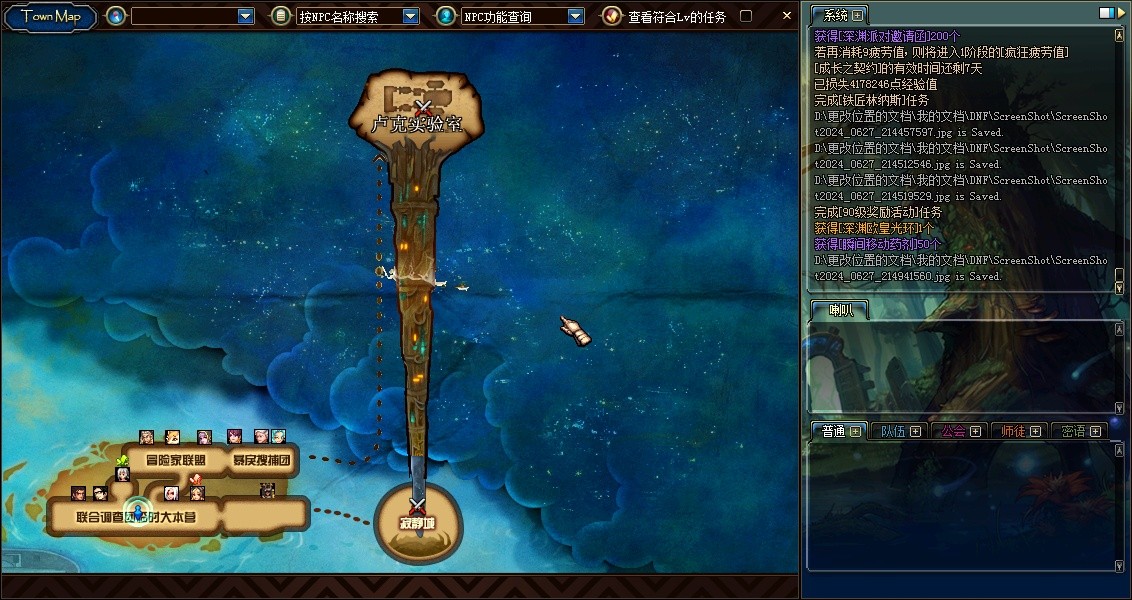The height and width of the screenshot is (600, 1132).
Task: Open the NPC功能查询 dropdown
Action: [x=576, y=16]
